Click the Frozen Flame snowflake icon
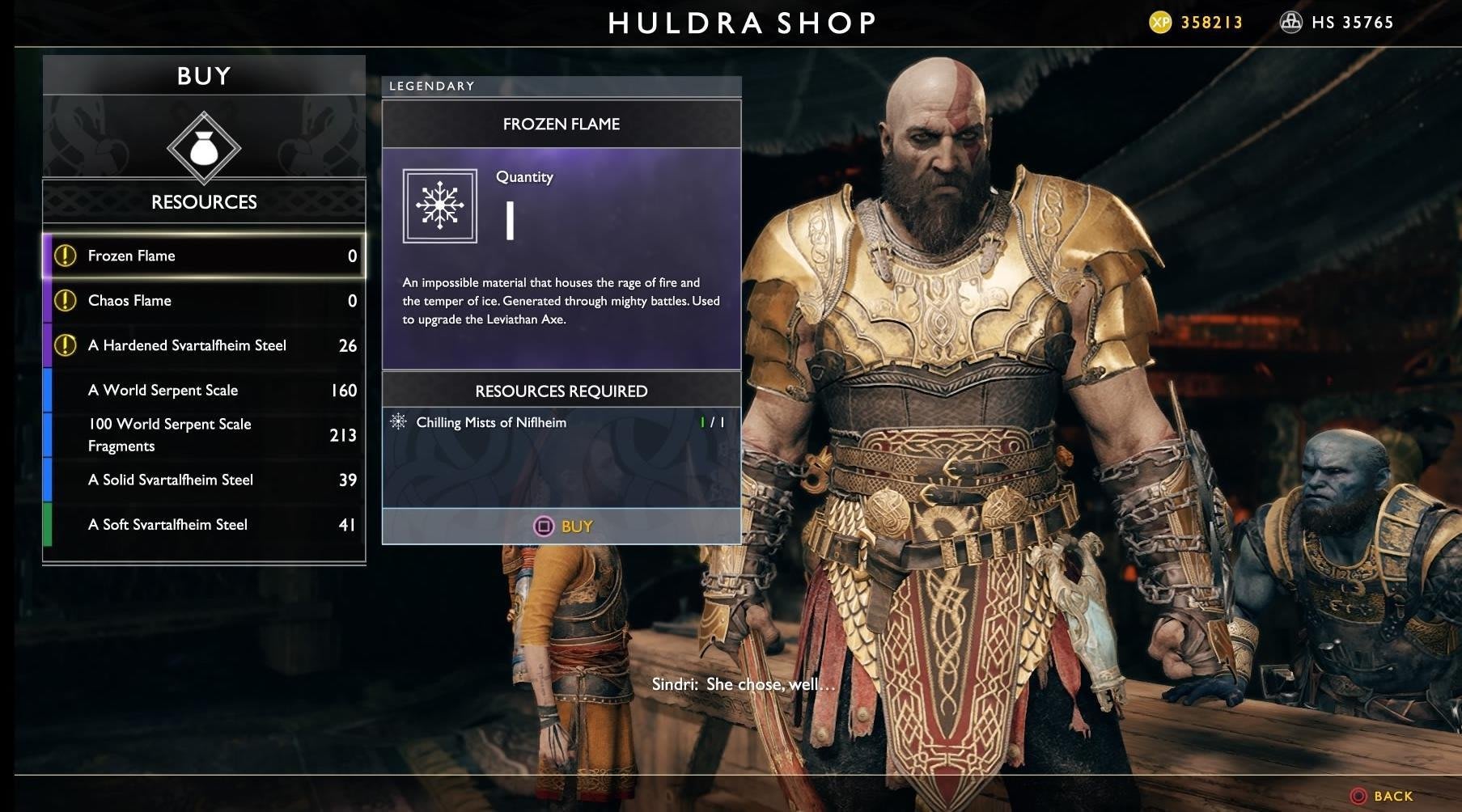Screen dimensions: 1462x812 click(439, 205)
